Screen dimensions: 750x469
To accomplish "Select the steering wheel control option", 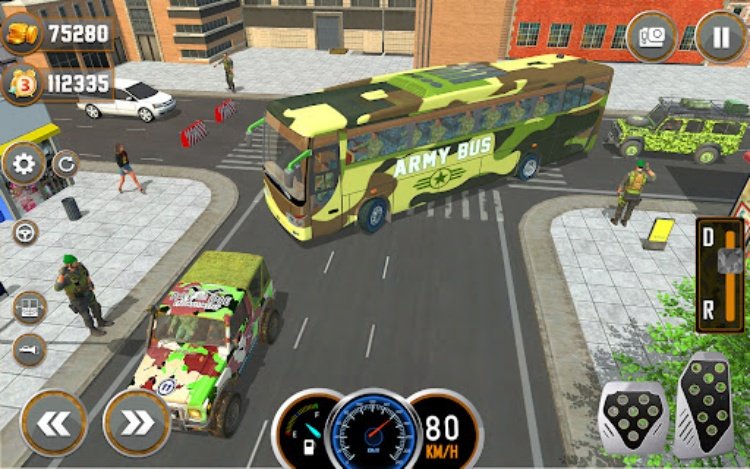I will pos(26,232).
